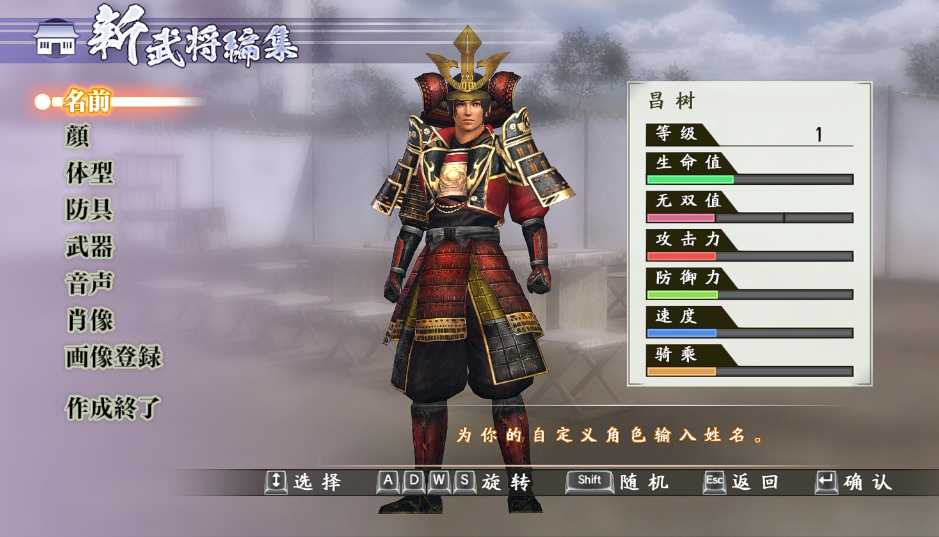The height and width of the screenshot is (537, 939).
Task: Select the 武器 weapon entry
Action: [89, 247]
